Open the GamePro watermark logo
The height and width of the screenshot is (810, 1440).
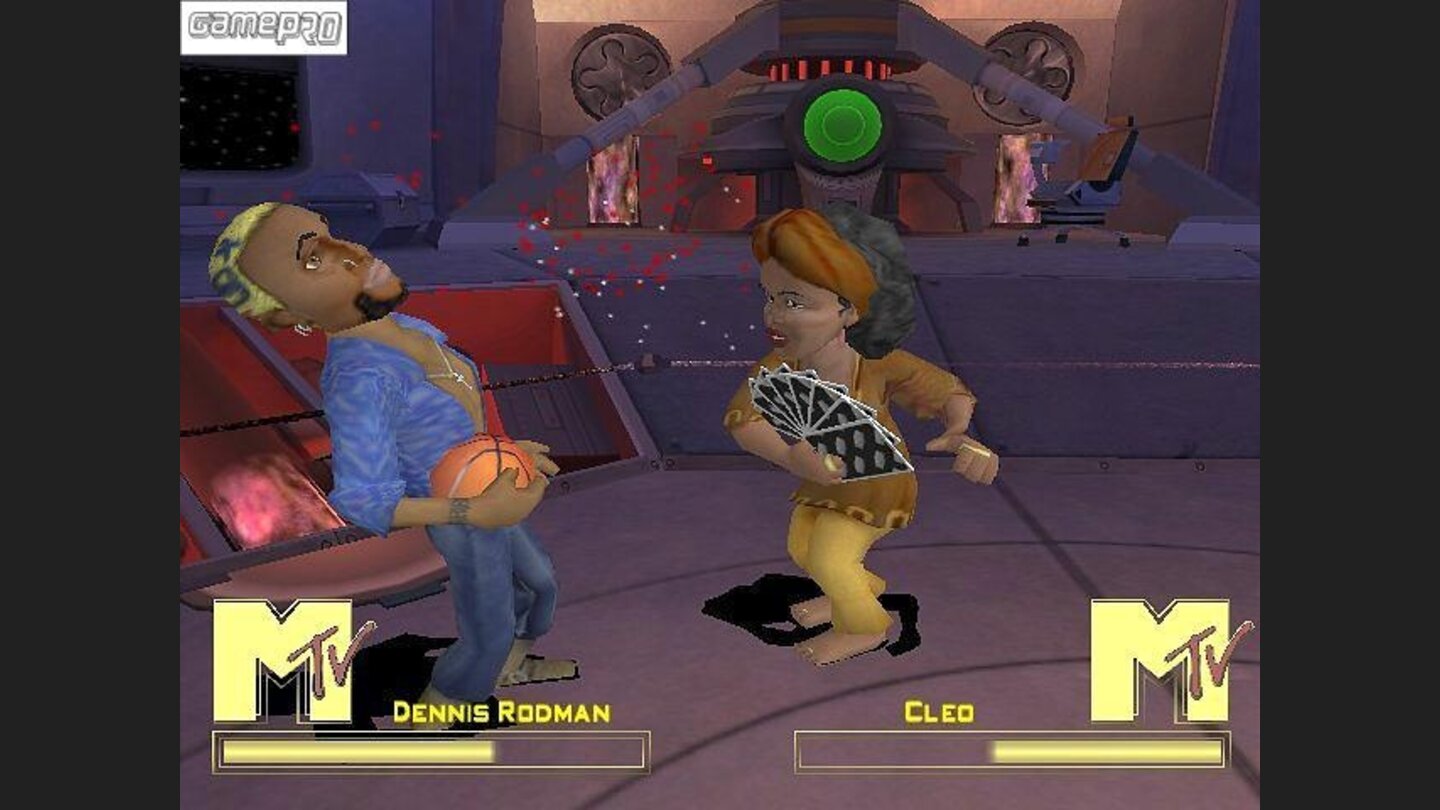[264, 27]
